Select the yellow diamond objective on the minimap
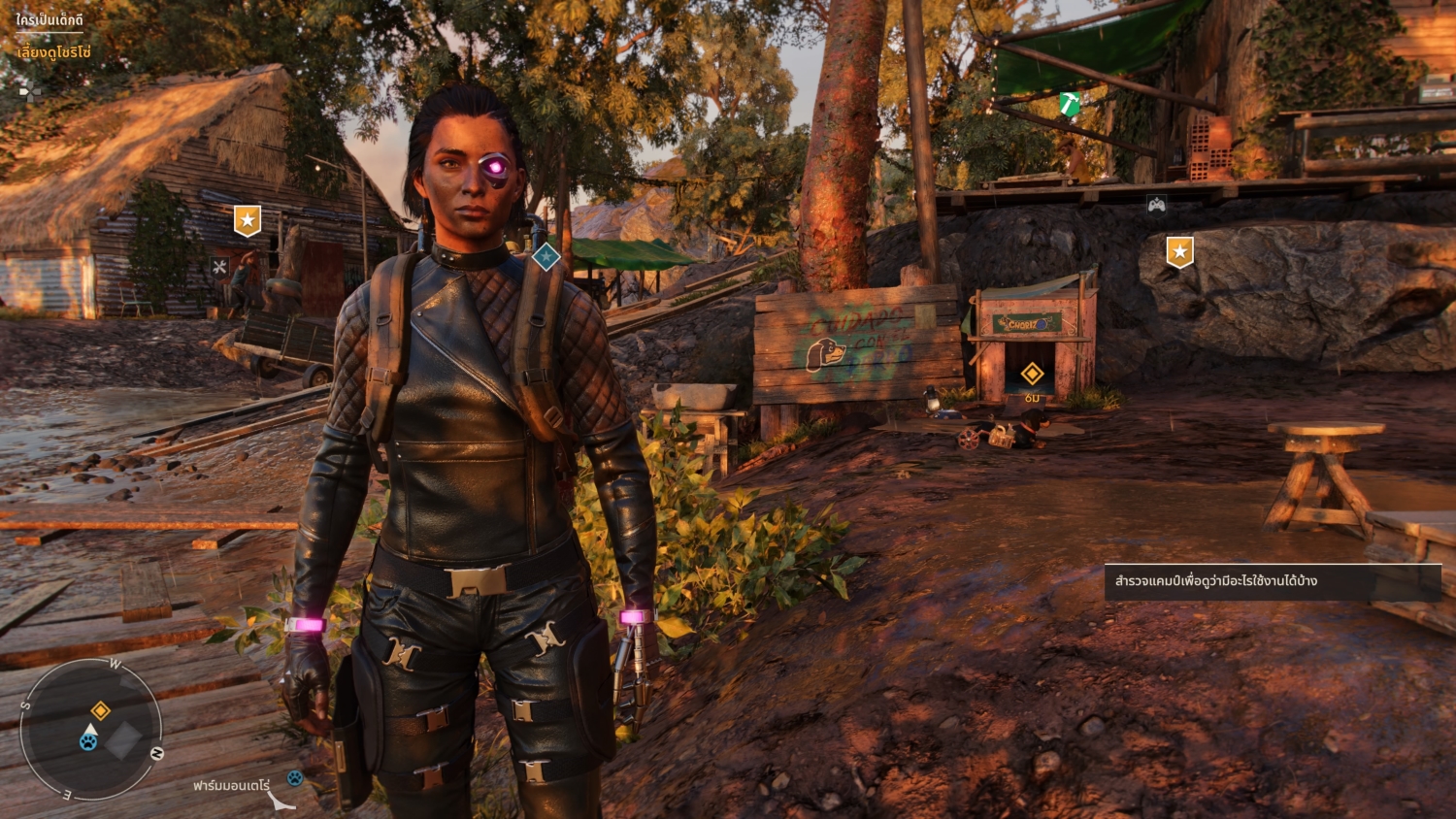The height and width of the screenshot is (819, 1456). (x=100, y=711)
